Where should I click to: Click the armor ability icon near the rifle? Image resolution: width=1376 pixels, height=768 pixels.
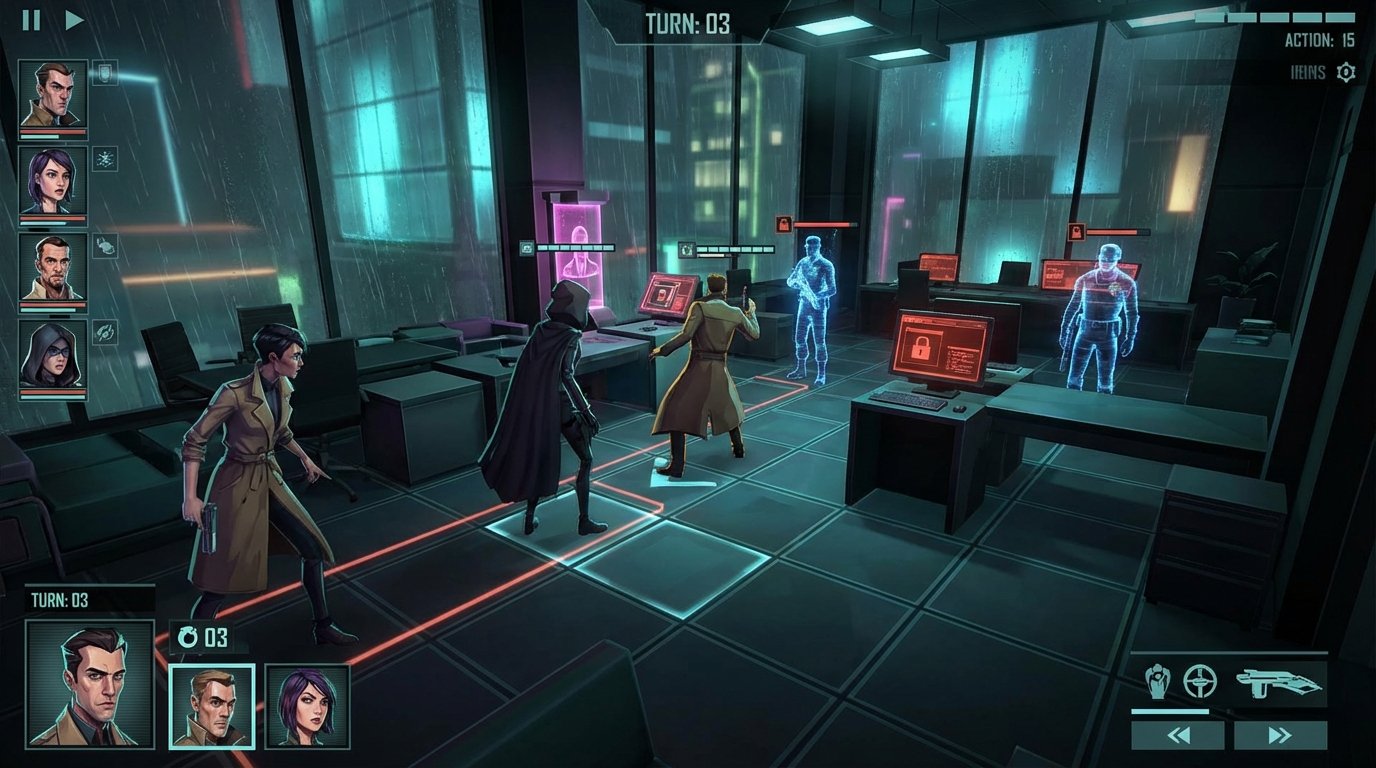(1160, 683)
